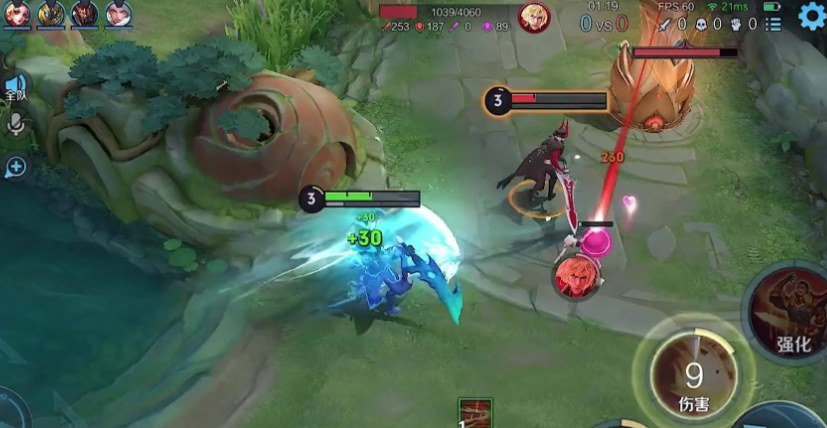Toggle the microphone icon
This screenshot has height=428, width=827.
(16, 124)
